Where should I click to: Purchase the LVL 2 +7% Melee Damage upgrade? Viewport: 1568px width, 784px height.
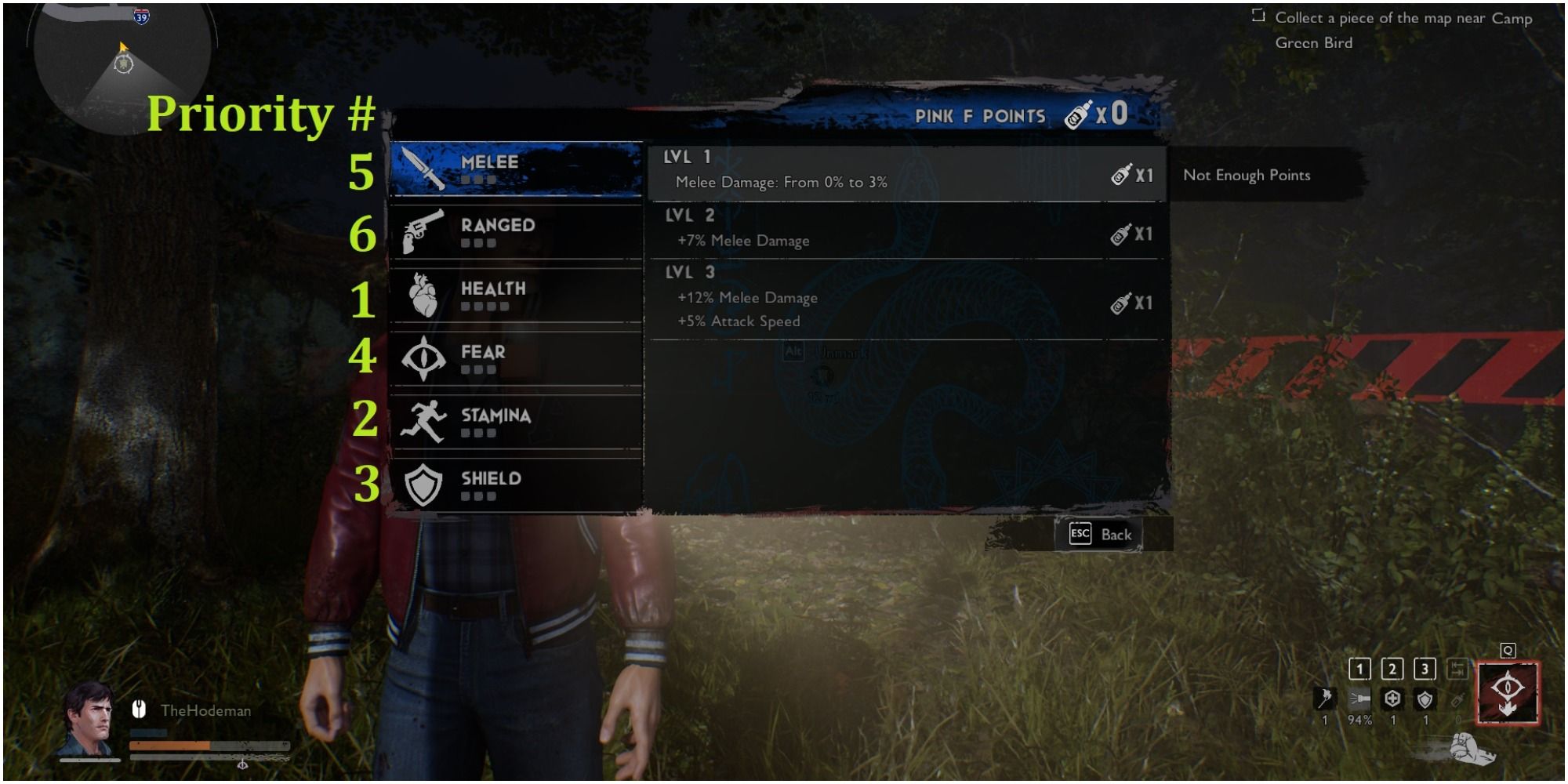pos(902,233)
